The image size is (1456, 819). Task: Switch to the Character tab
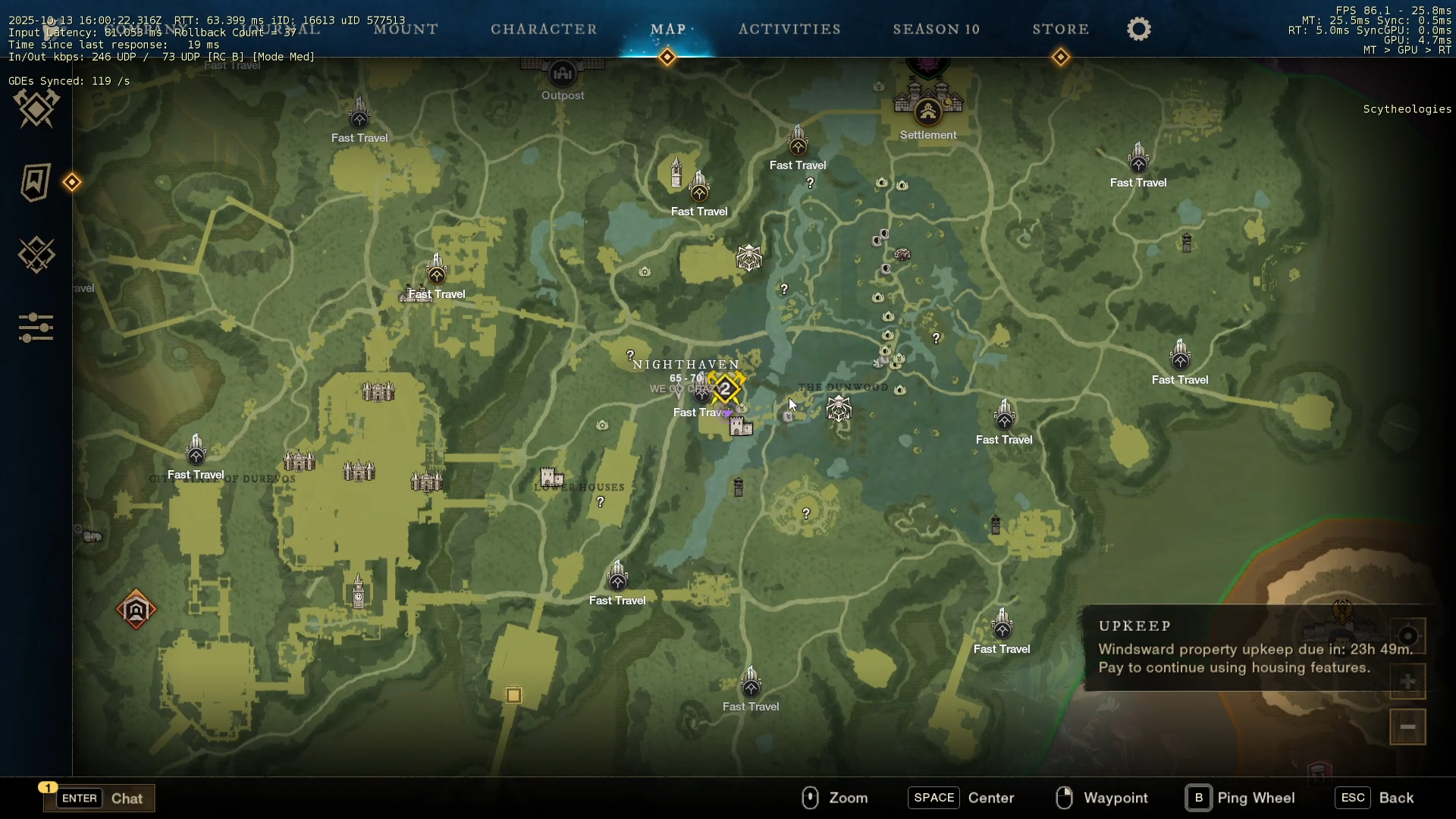(x=544, y=30)
